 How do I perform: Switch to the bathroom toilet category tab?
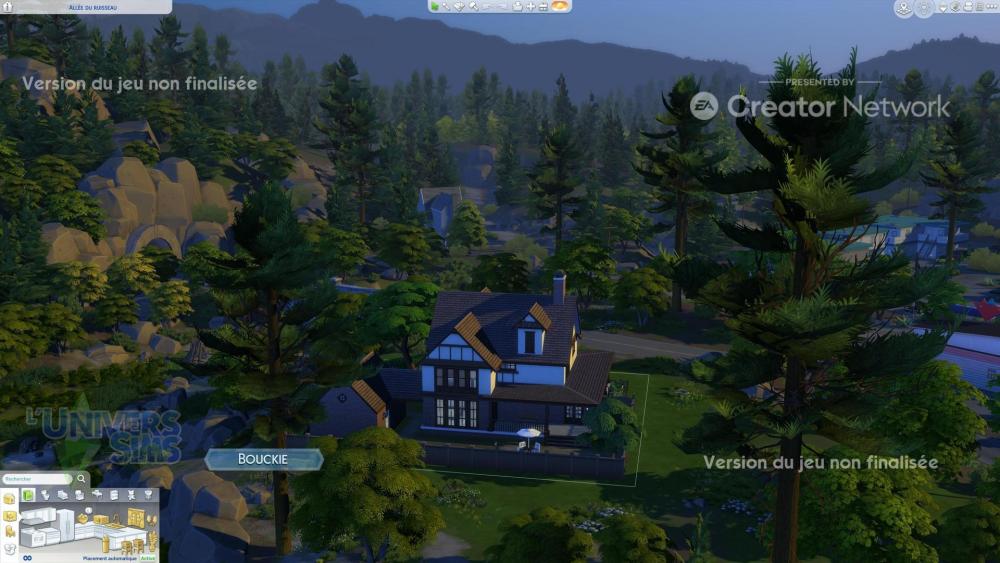click(x=45, y=495)
